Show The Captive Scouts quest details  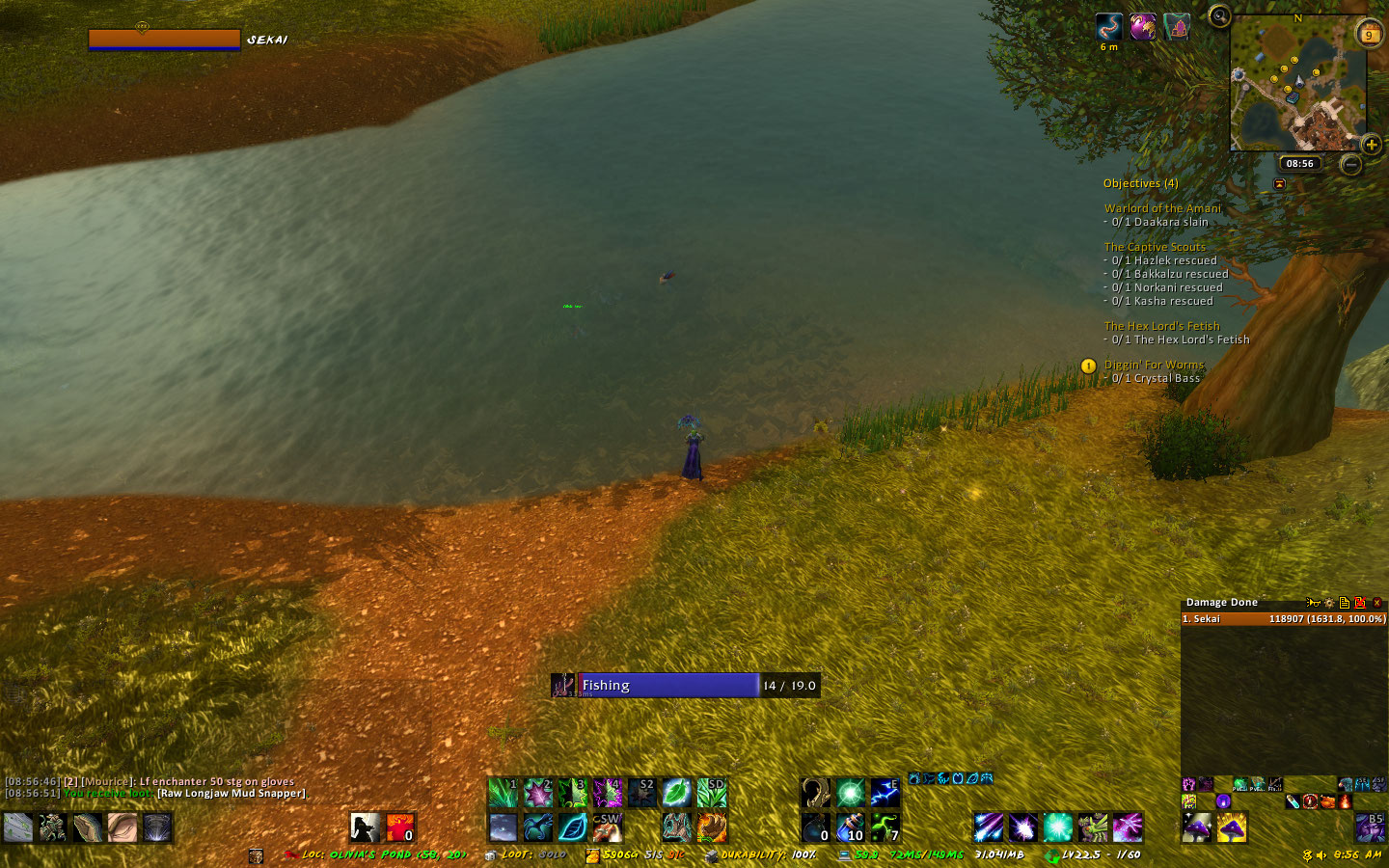(1155, 247)
